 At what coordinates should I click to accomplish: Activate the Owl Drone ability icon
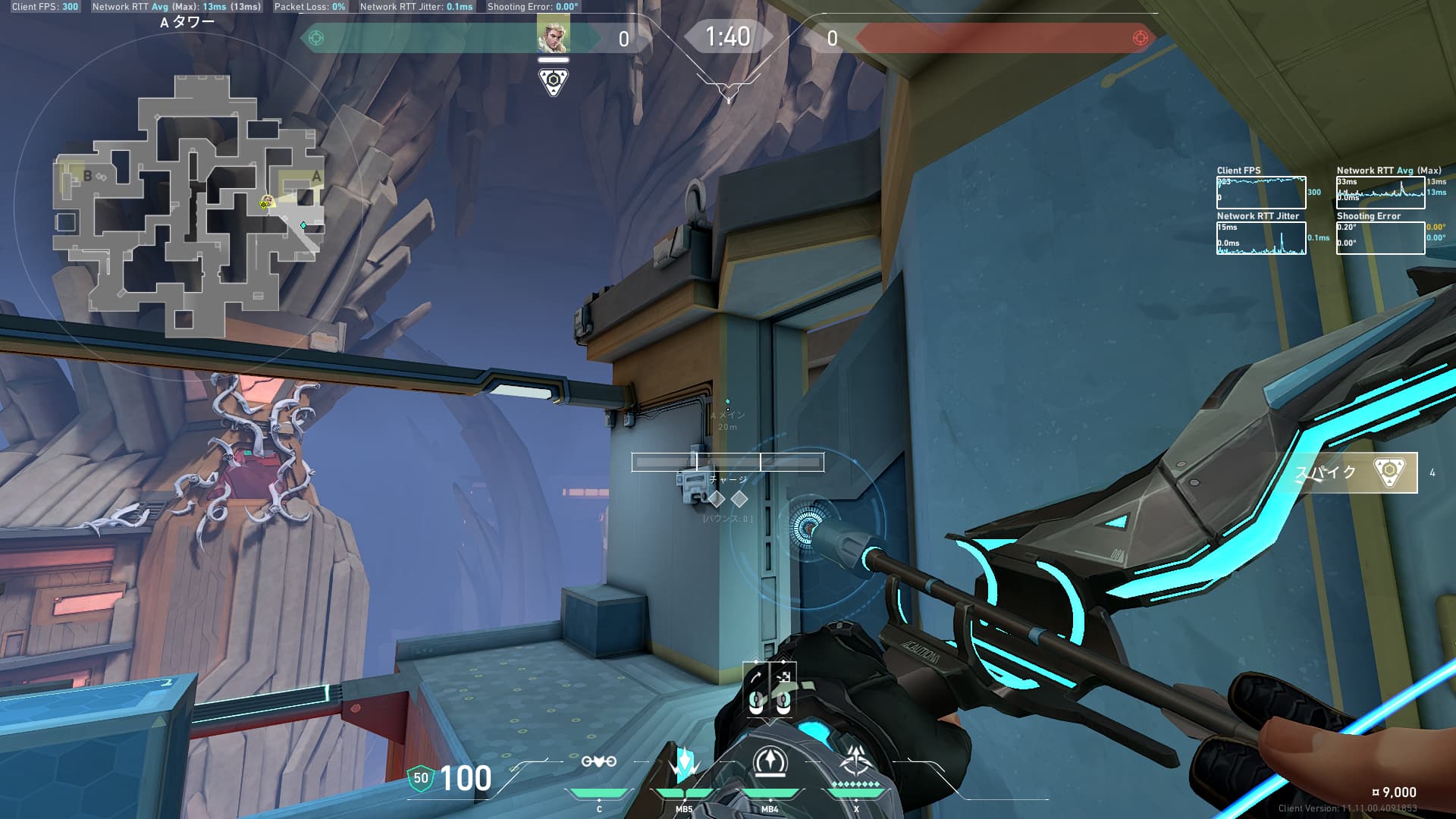[x=598, y=762]
